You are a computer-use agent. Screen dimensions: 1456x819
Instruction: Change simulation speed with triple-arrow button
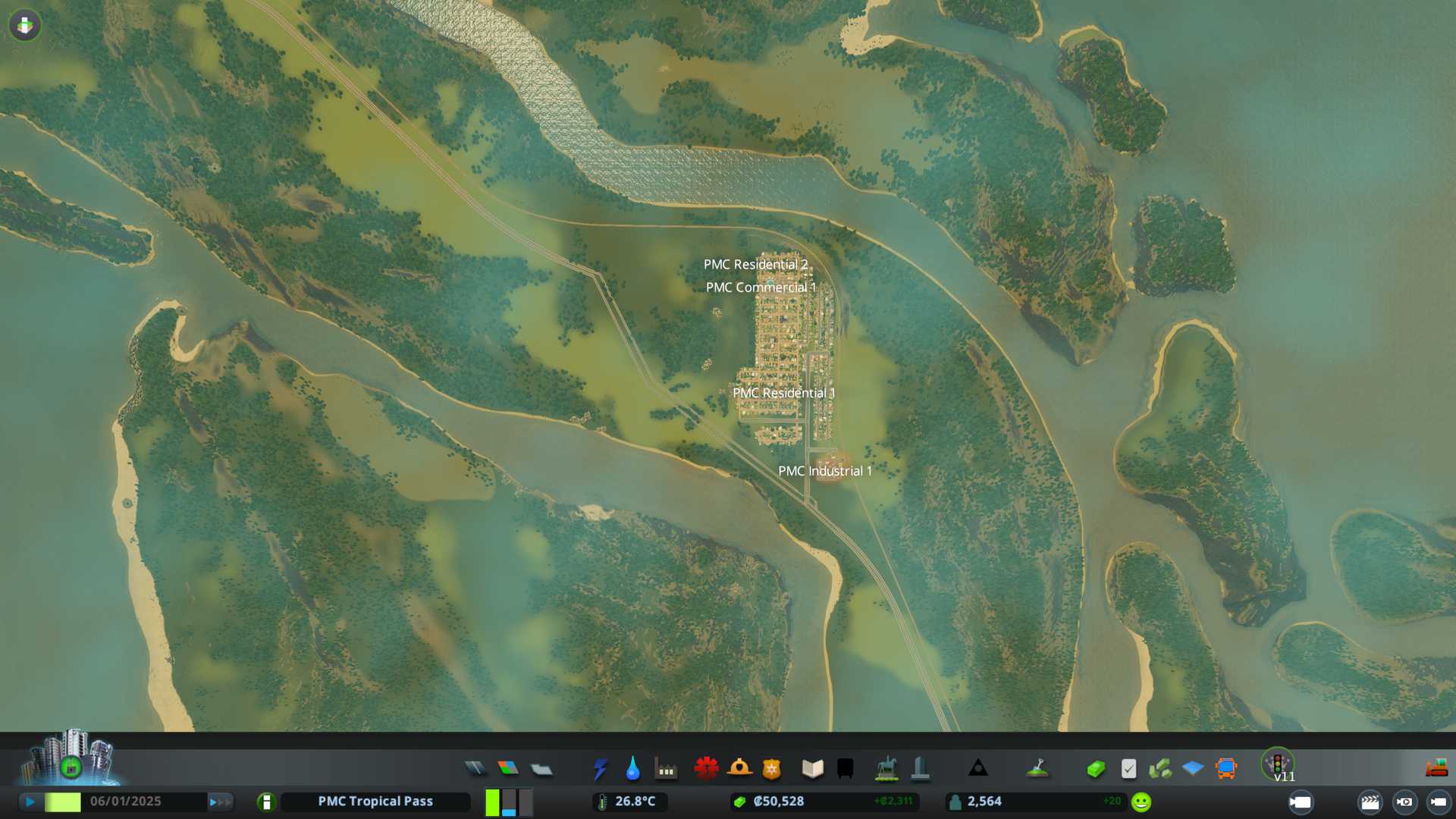click(x=220, y=802)
